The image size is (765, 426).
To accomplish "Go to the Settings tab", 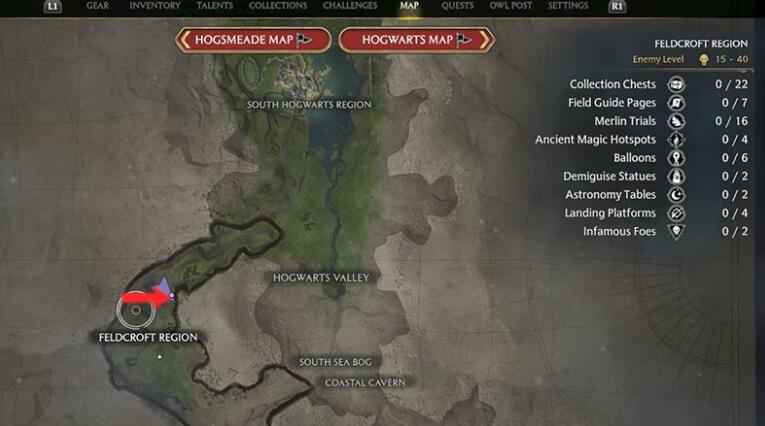I will pos(568,6).
